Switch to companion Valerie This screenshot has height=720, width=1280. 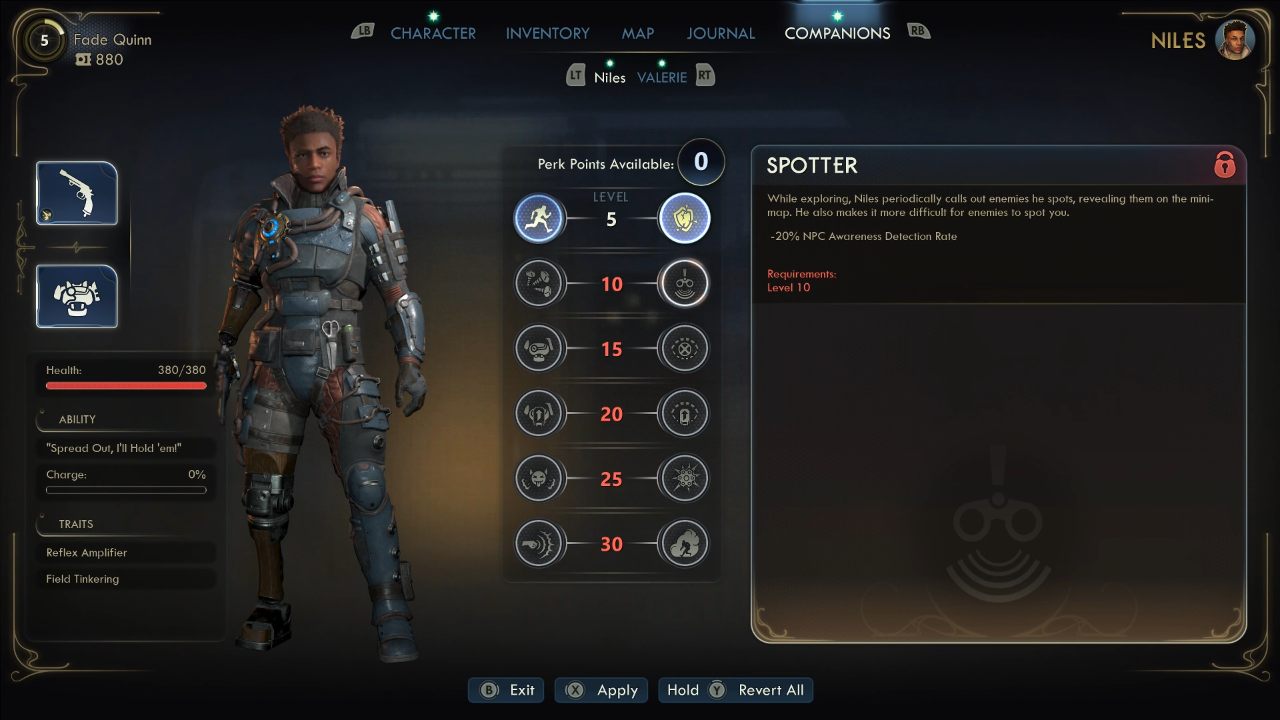click(662, 77)
